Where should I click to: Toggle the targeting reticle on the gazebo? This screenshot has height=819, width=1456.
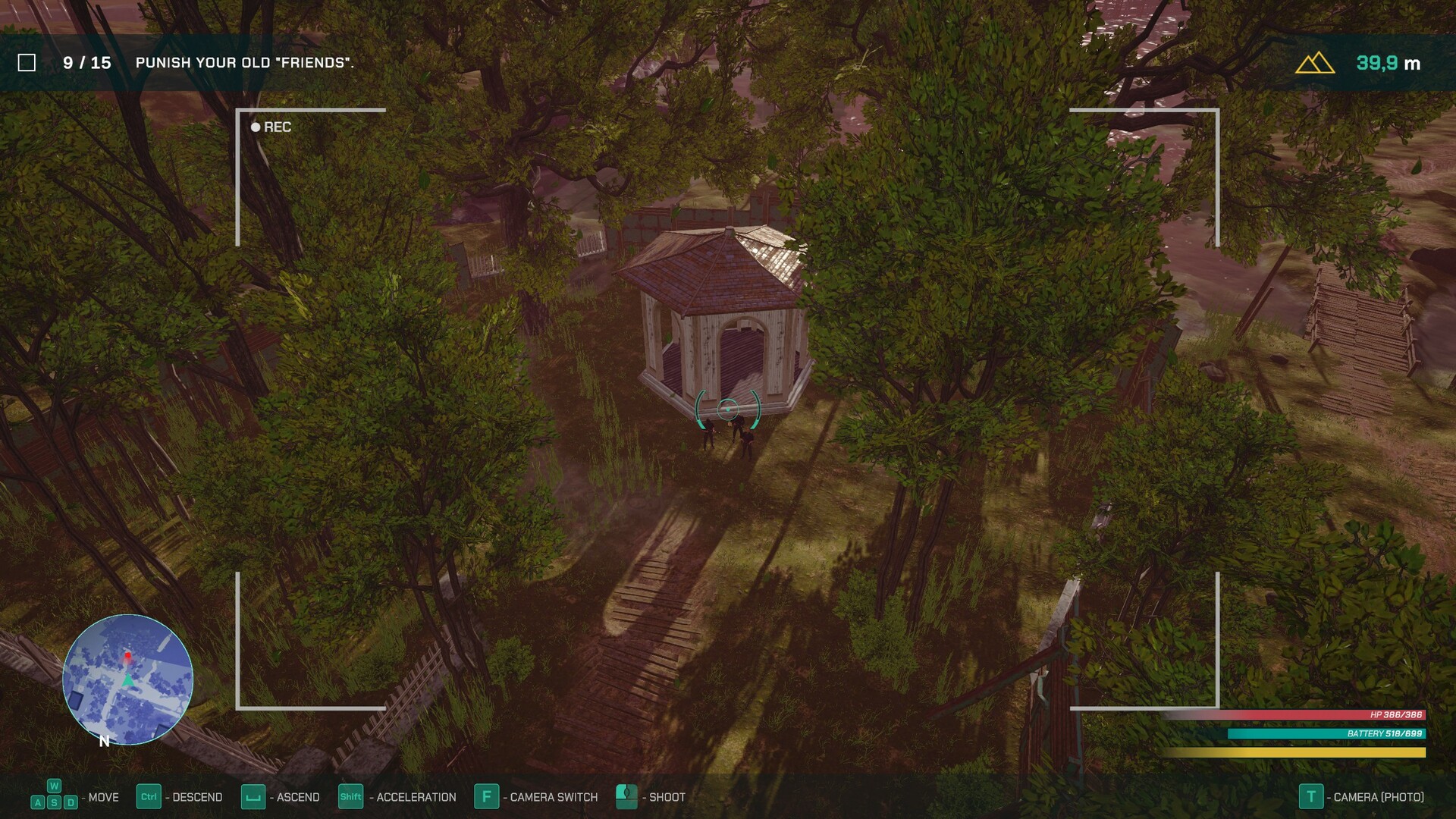point(726,408)
